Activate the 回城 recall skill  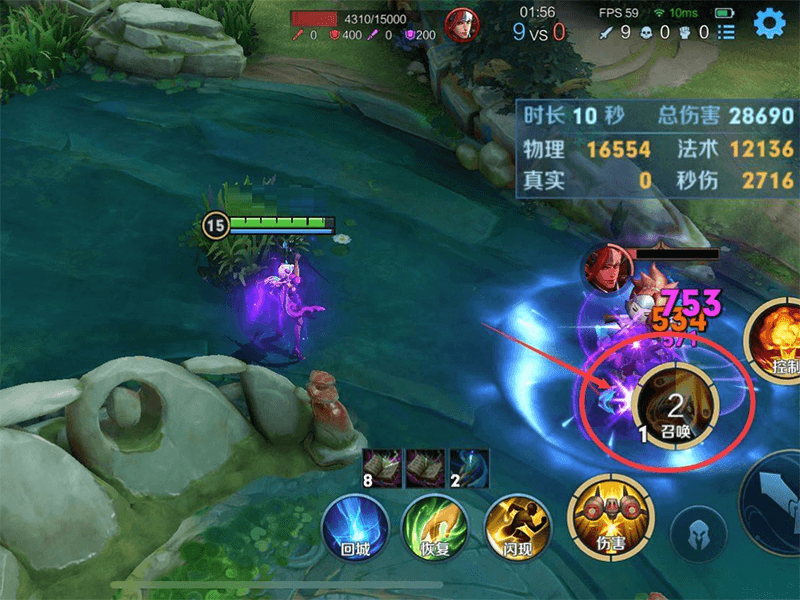point(354,526)
